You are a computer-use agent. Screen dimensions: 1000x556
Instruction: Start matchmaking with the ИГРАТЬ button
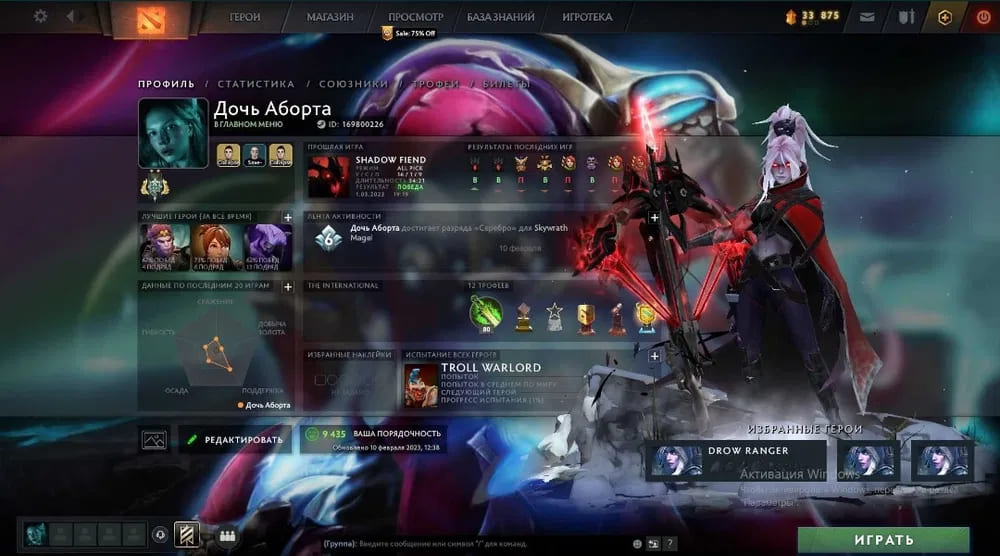883,540
